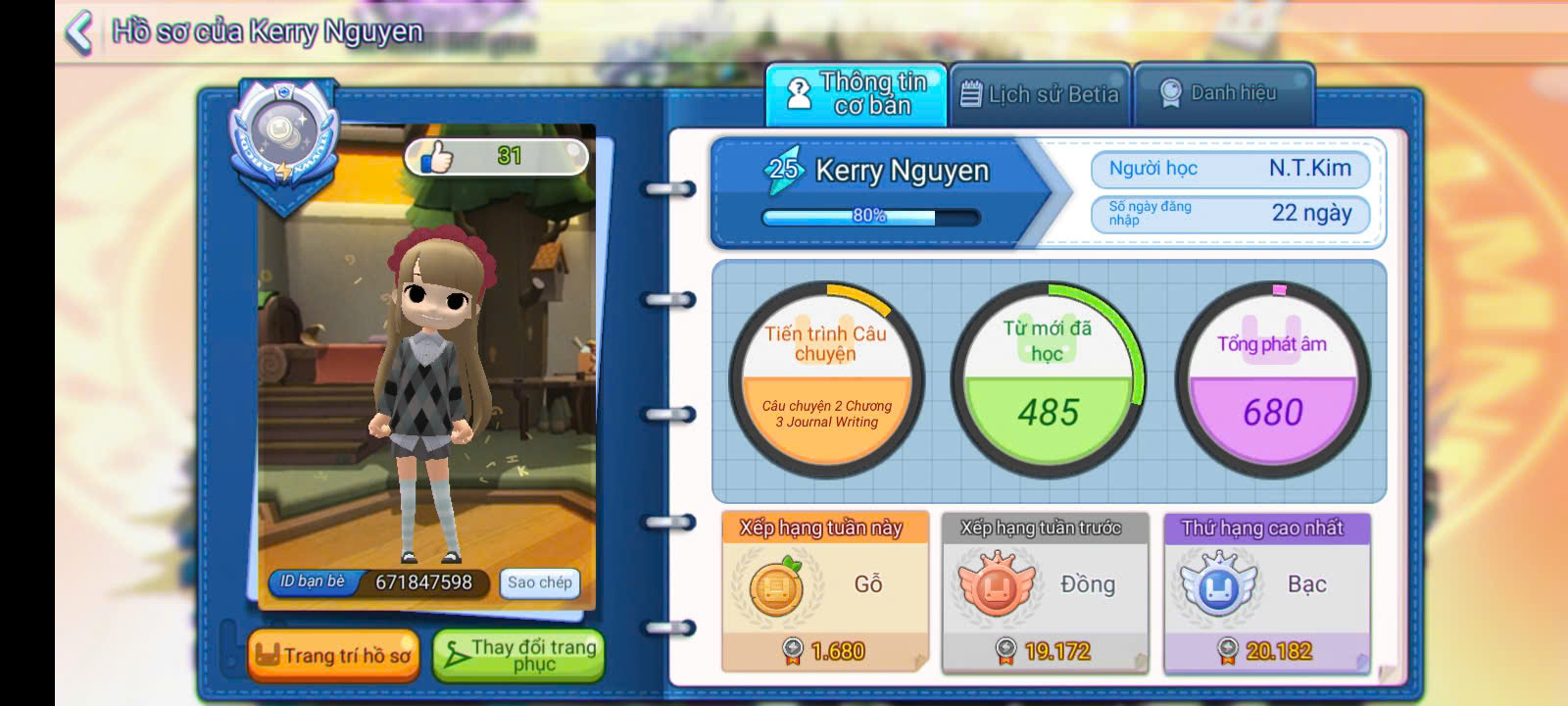Click the thumbs-up like button

437,156
